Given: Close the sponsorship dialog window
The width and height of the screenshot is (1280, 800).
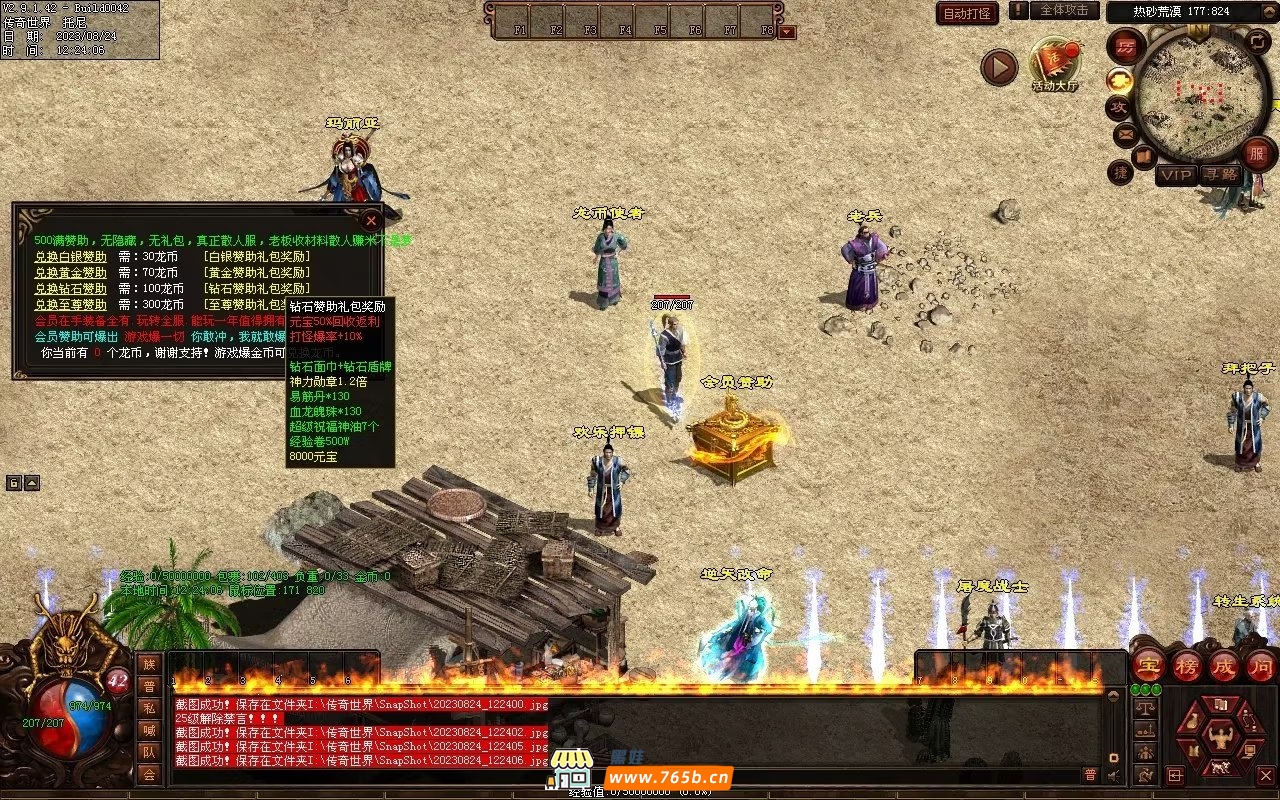Looking at the screenshot, I should point(371,219).
